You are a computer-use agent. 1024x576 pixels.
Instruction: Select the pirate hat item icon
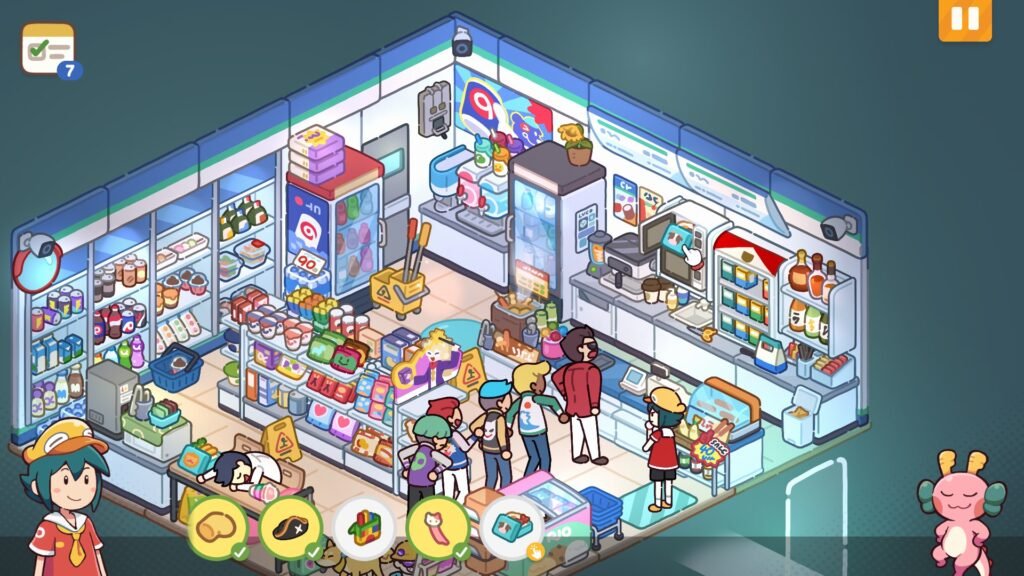tap(290, 525)
